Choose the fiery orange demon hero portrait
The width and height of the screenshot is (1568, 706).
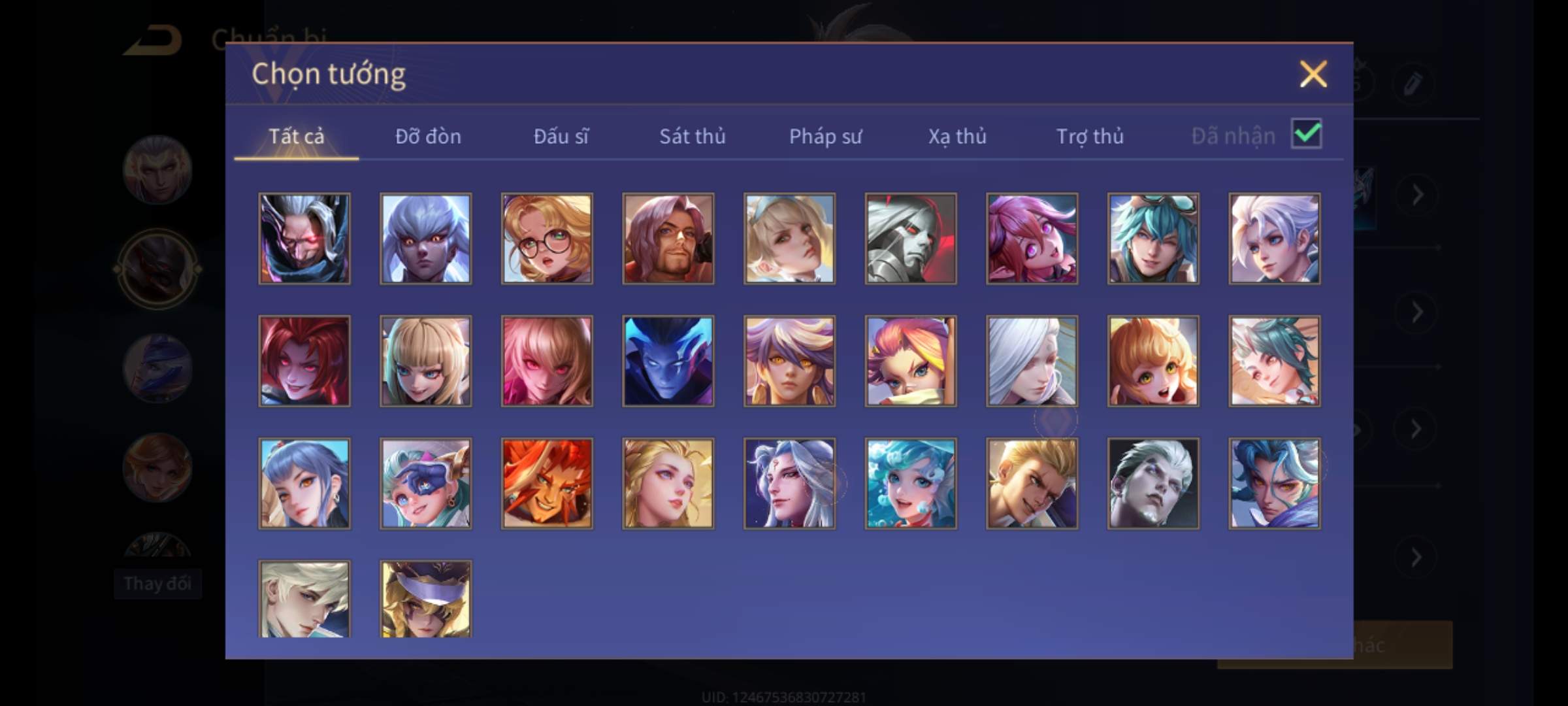pos(547,483)
